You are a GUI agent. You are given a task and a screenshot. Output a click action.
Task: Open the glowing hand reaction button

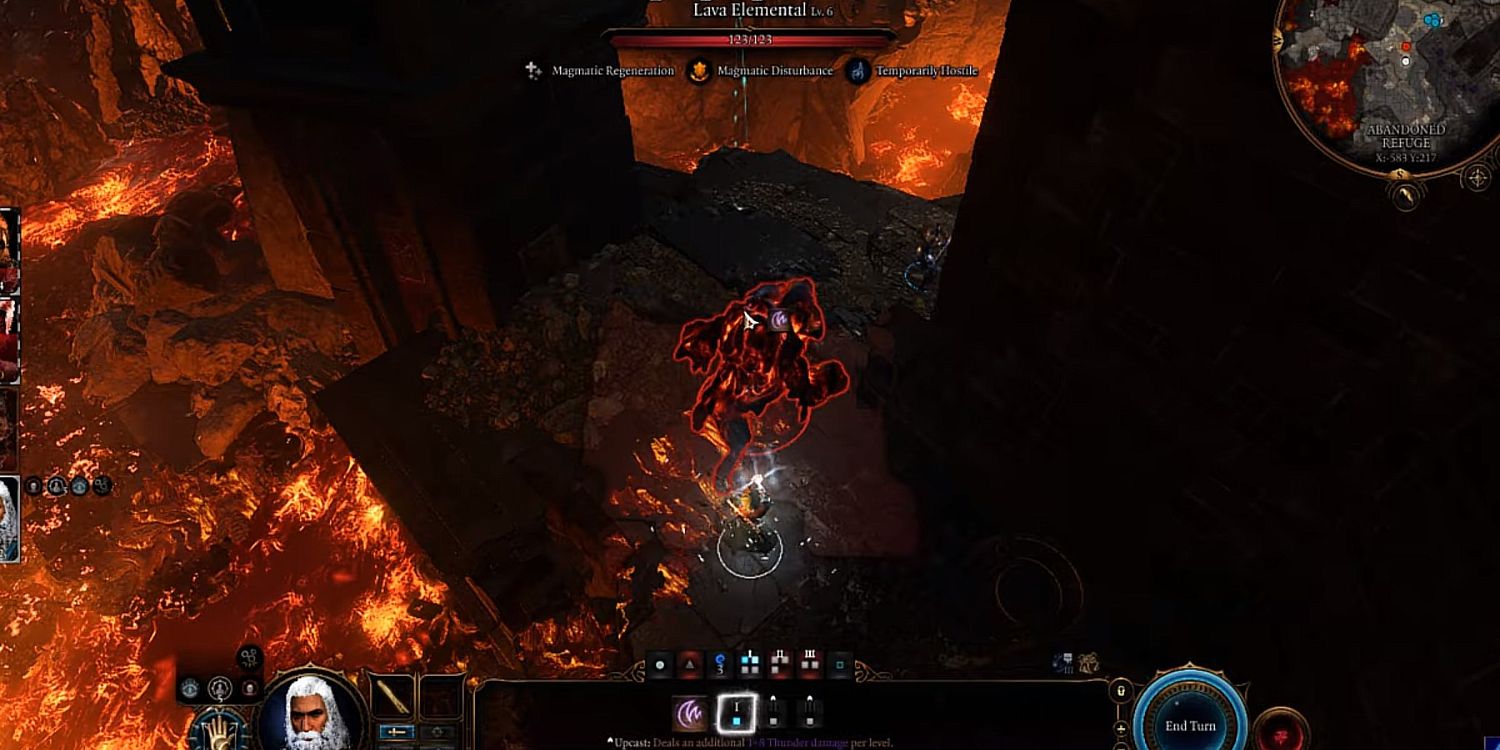point(219,729)
